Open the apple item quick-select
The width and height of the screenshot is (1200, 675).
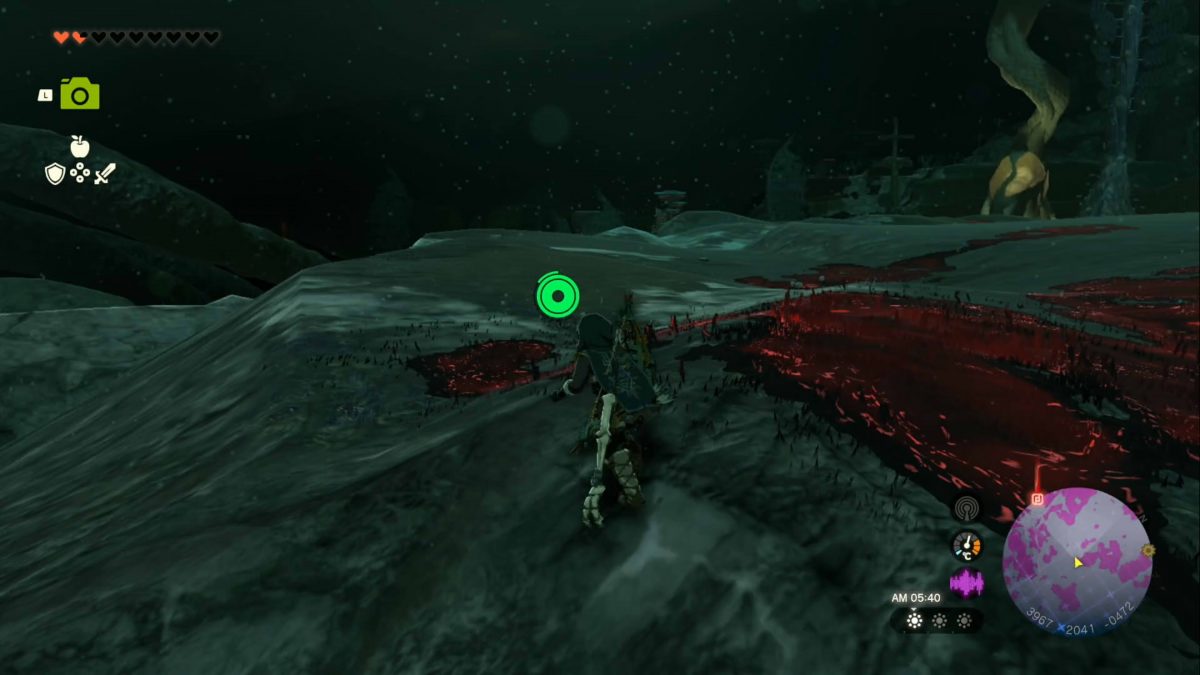pos(80,147)
